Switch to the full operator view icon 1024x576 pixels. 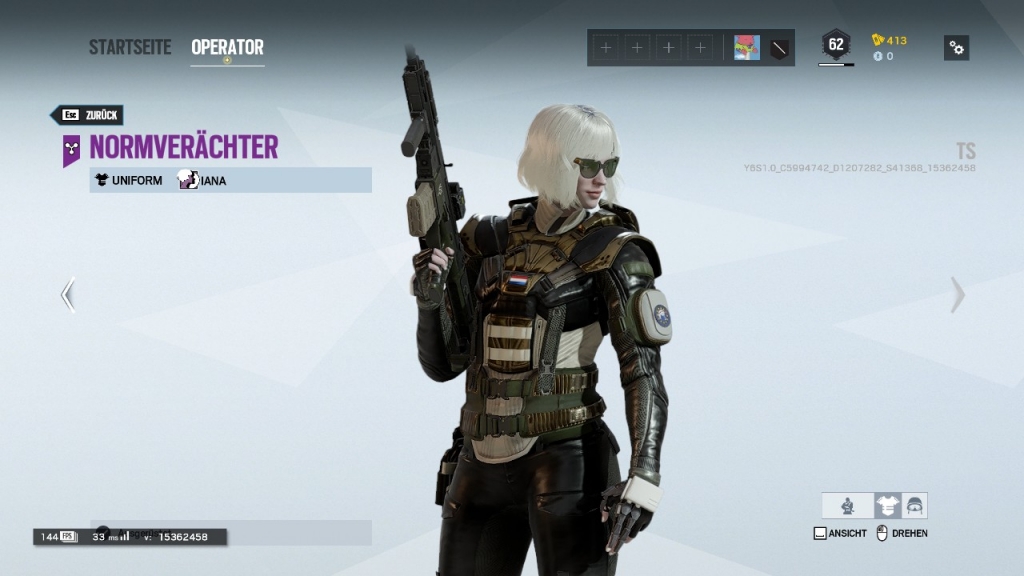tap(848, 505)
